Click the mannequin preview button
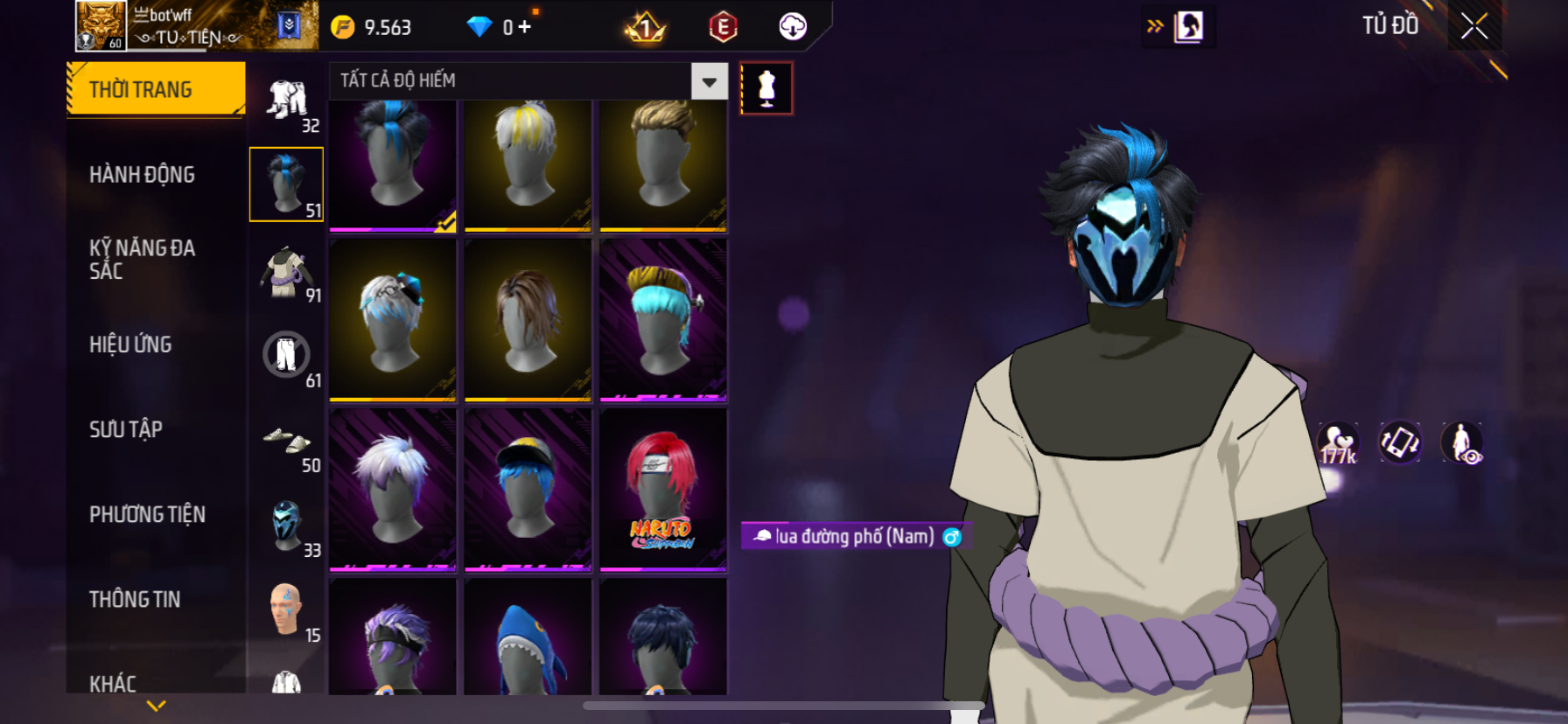 pos(766,88)
